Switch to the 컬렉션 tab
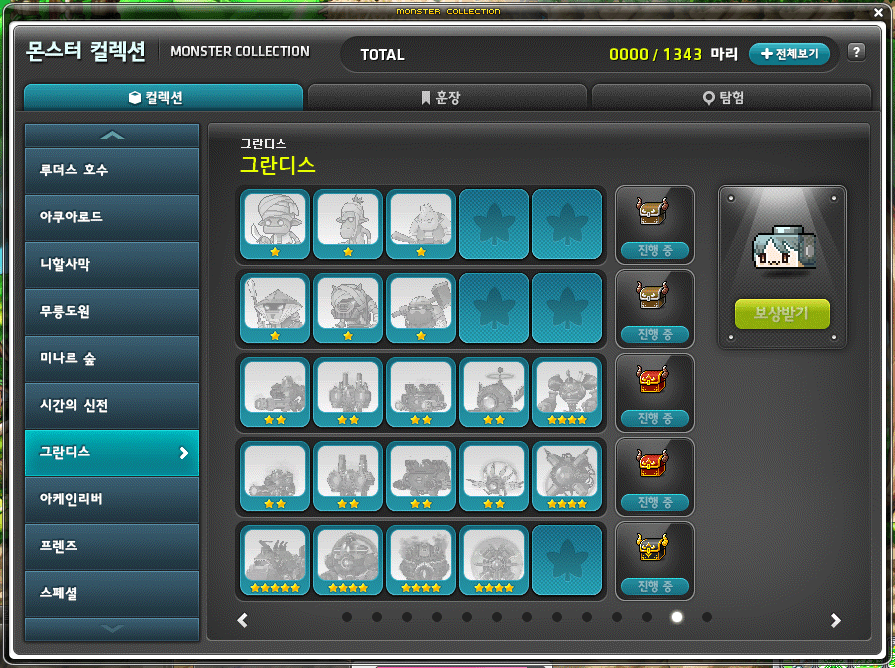The height and width of the screenshot is (668, 895). click(163, 97)
